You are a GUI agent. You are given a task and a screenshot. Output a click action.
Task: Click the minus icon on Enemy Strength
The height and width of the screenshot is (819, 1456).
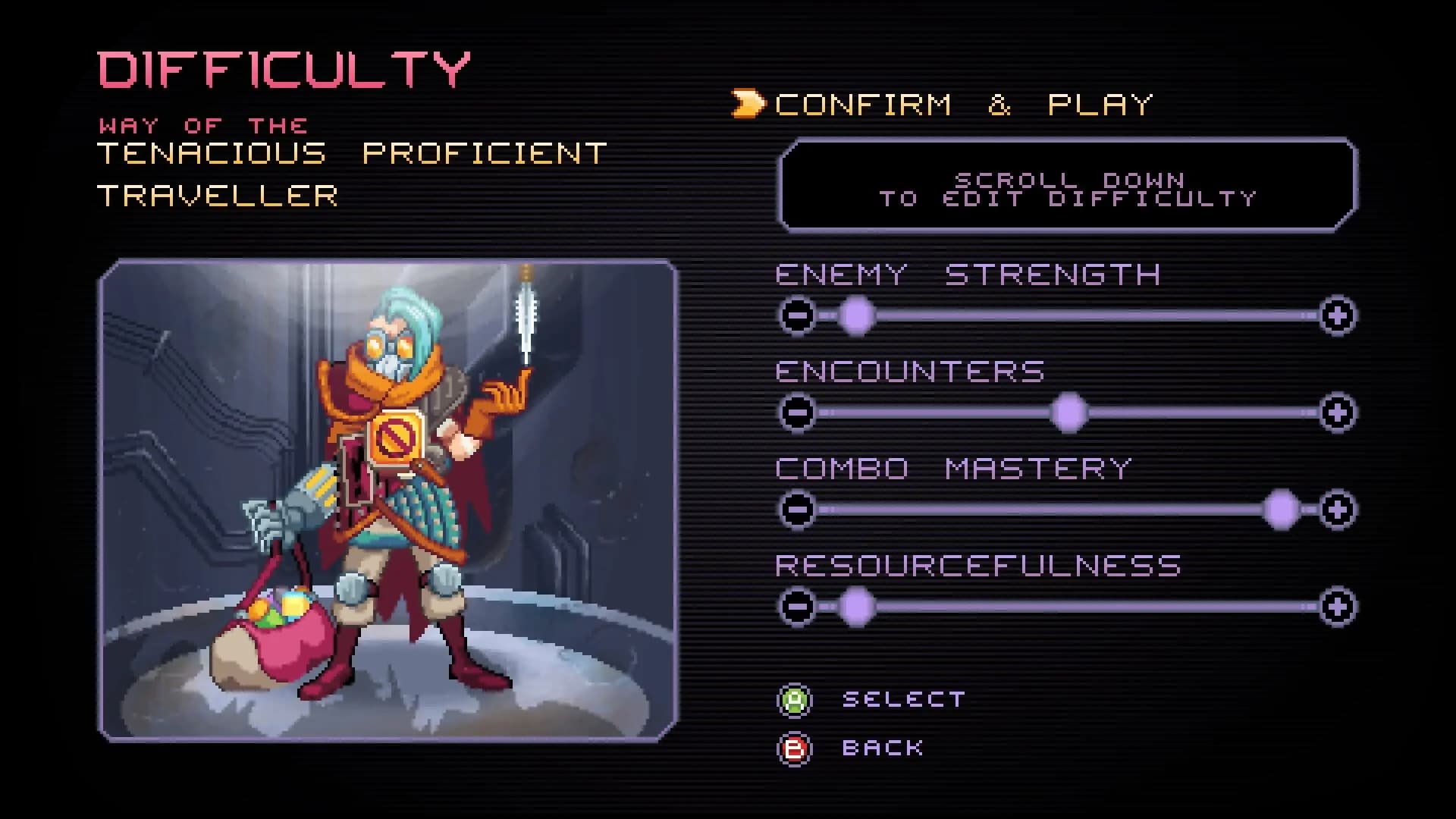[x=799, y=315]
